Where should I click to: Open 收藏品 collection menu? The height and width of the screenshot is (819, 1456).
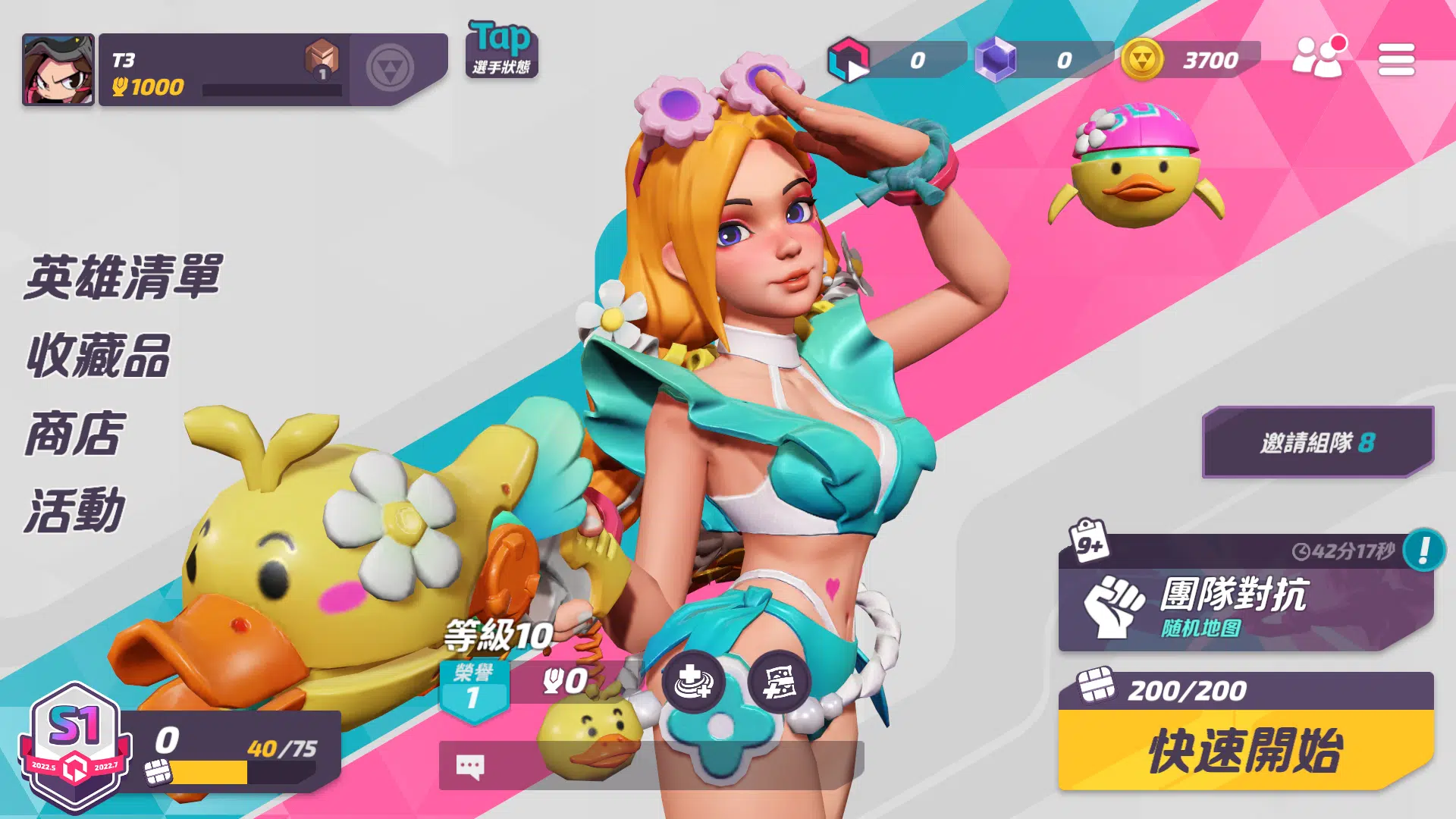pyautogui.click(x=99, y=356)
